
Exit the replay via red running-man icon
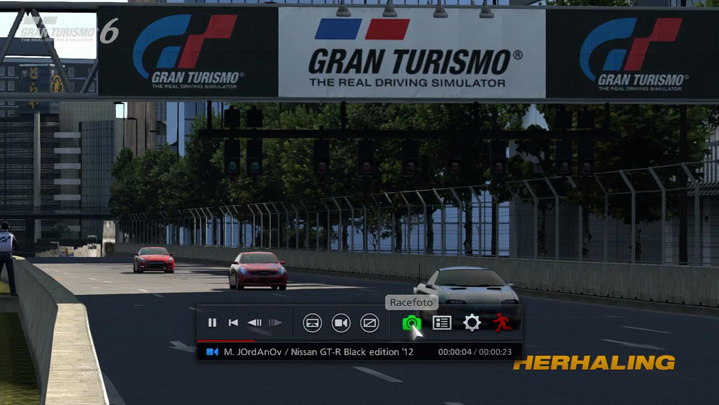[x=501, y=323]
